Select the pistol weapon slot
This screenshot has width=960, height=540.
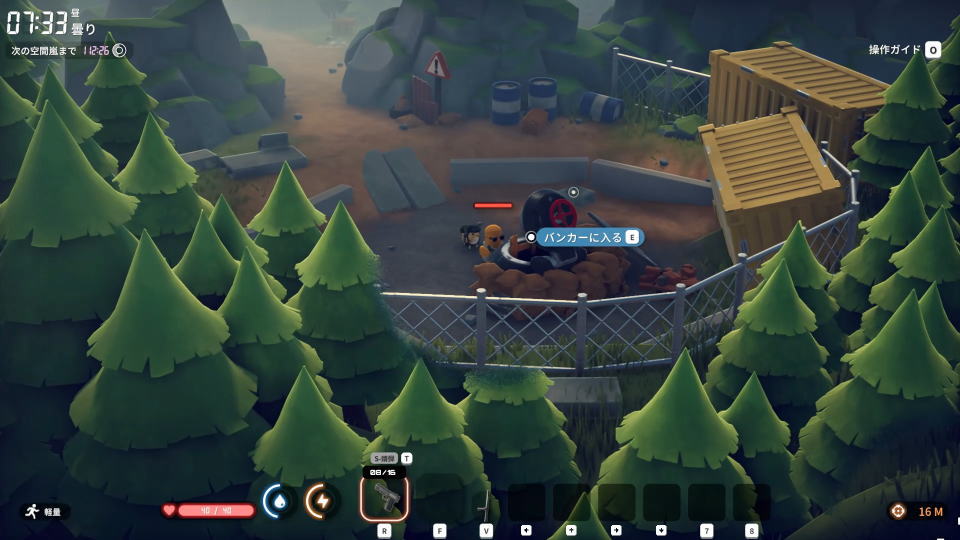point(384,497)
